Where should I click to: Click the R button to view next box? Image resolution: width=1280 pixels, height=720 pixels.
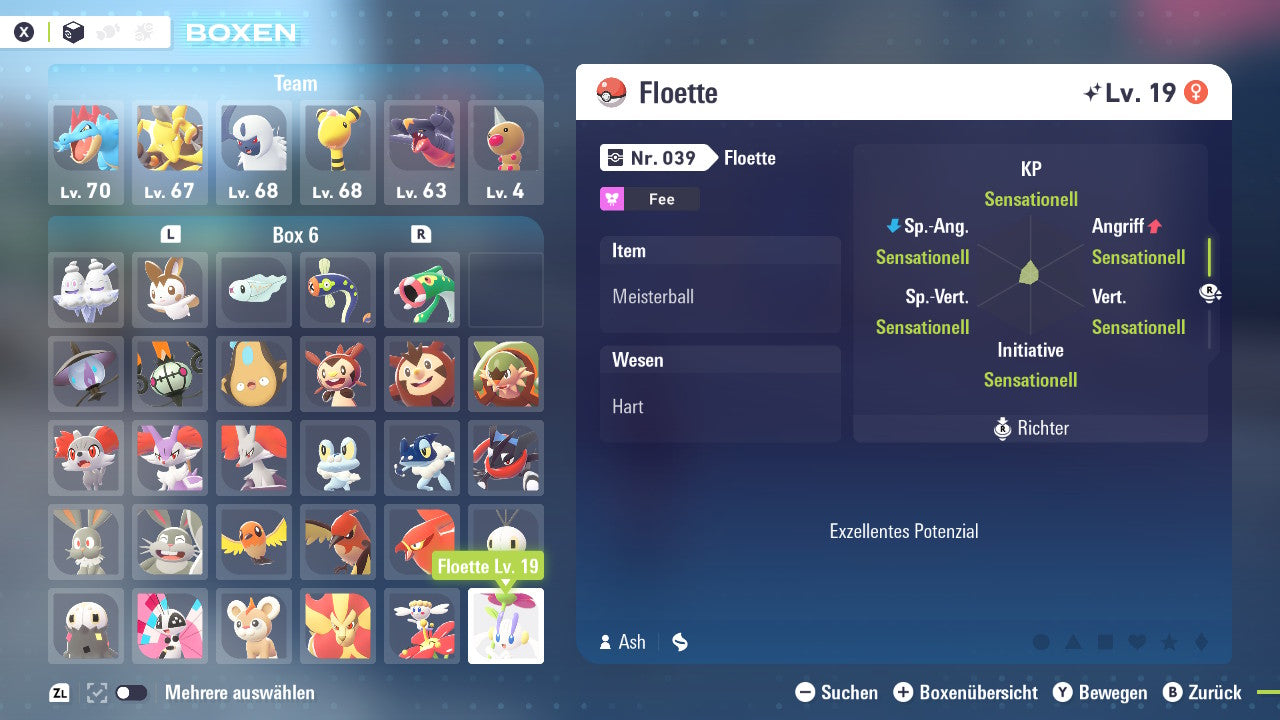pos(421,234)
